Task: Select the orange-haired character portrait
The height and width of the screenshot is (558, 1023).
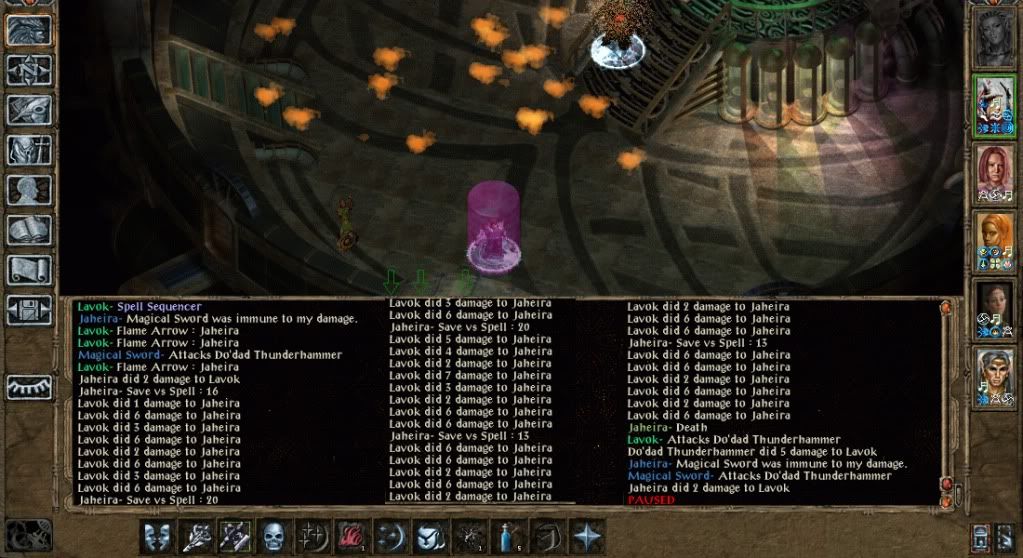Action: coord(994,241)
